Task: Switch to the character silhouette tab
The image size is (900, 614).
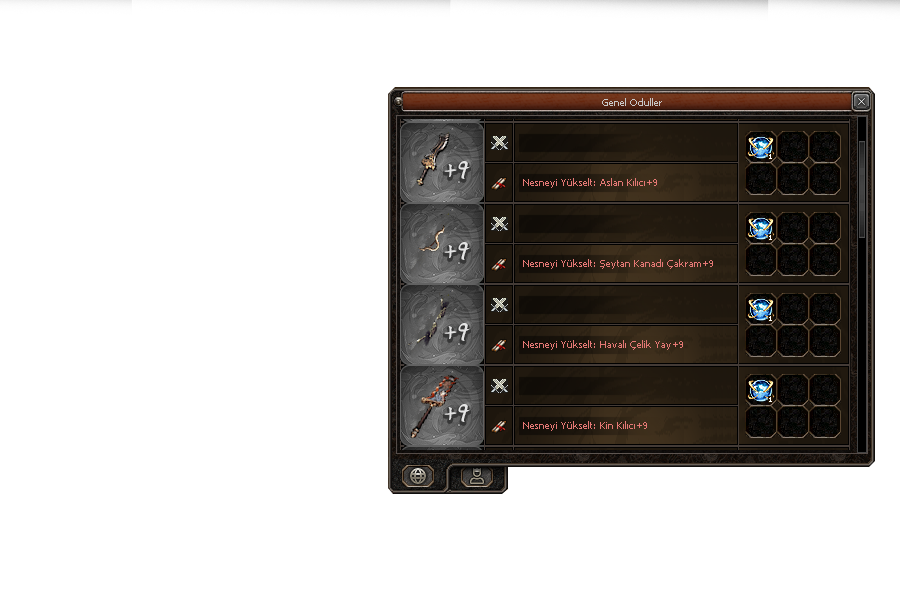Action: 477,477
